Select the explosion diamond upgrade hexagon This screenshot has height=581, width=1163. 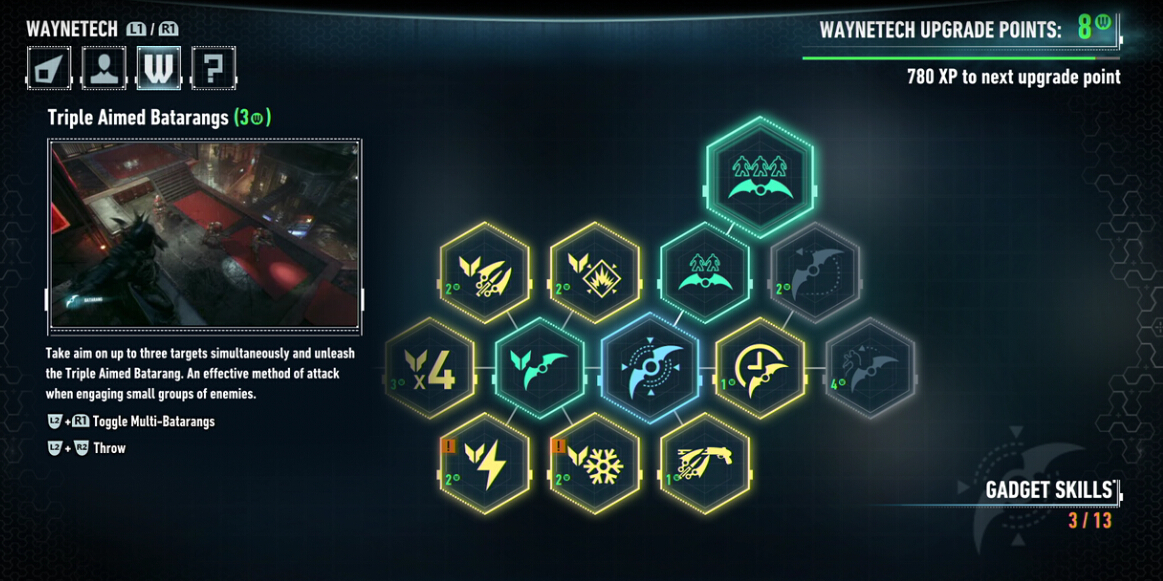tap(595, 273)
